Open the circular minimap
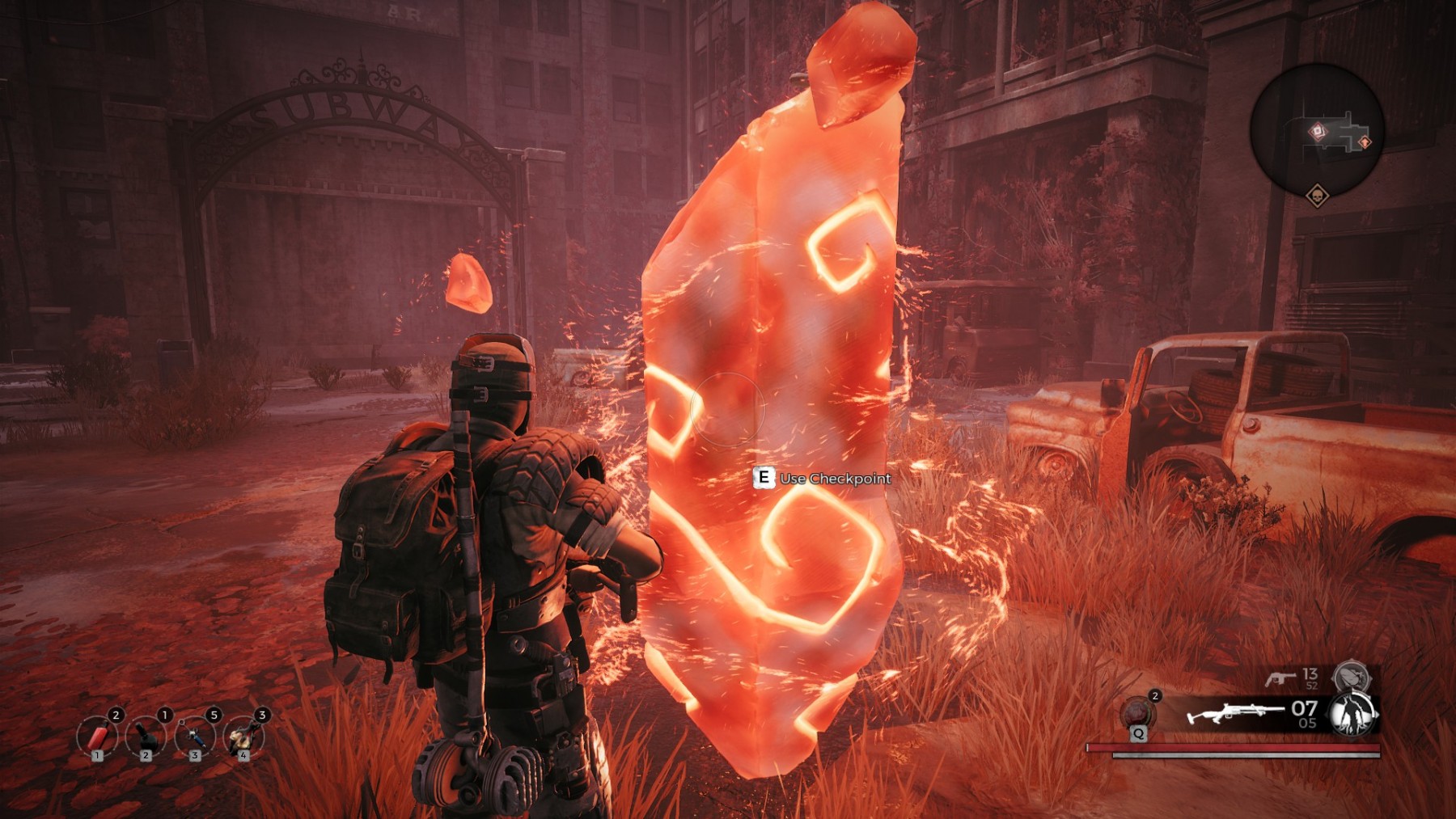The width and height of the screenshot is (1456, 819). tap(1317, 129)
